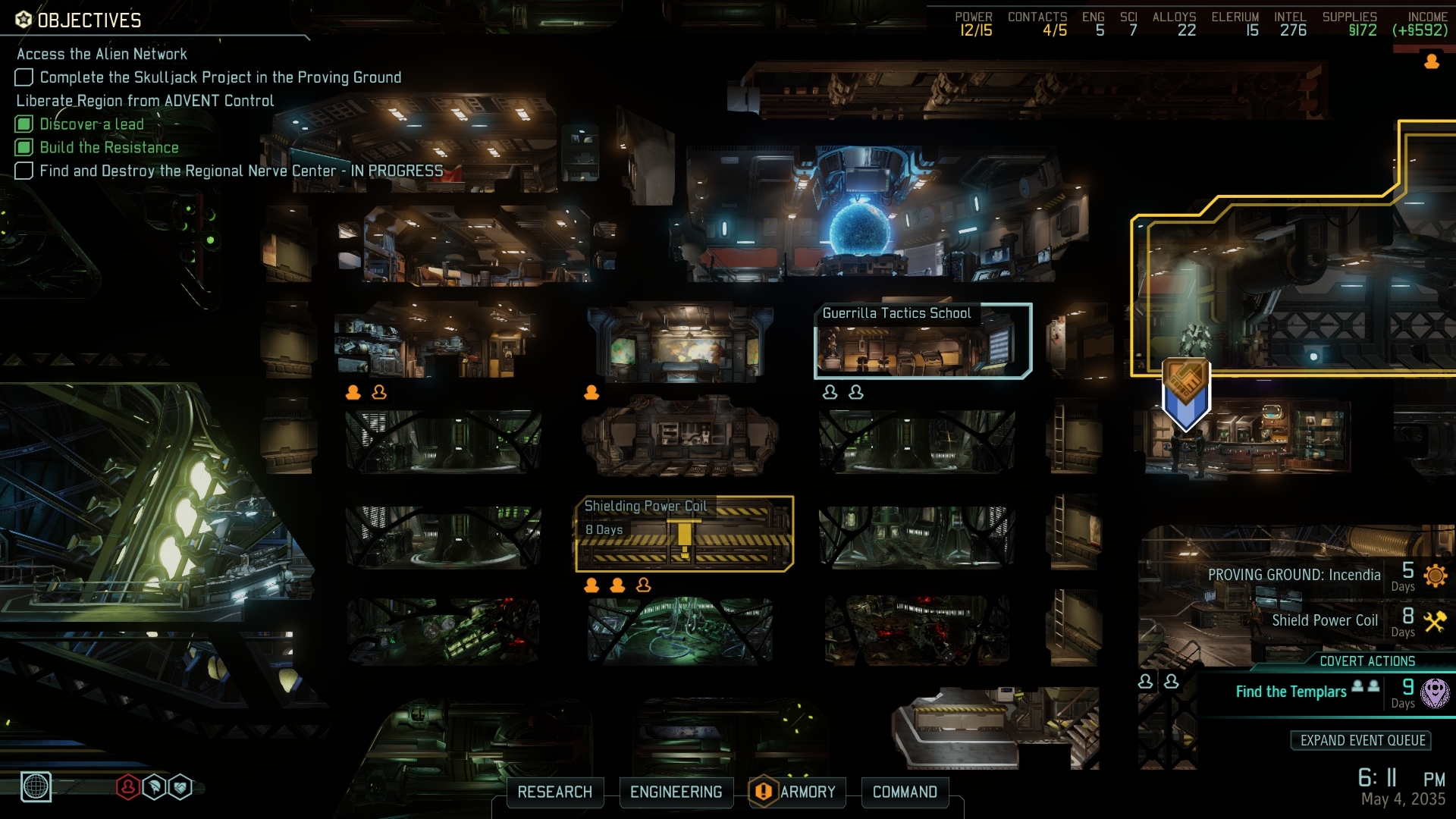Open the Research tab

click(x=554, y=792)
